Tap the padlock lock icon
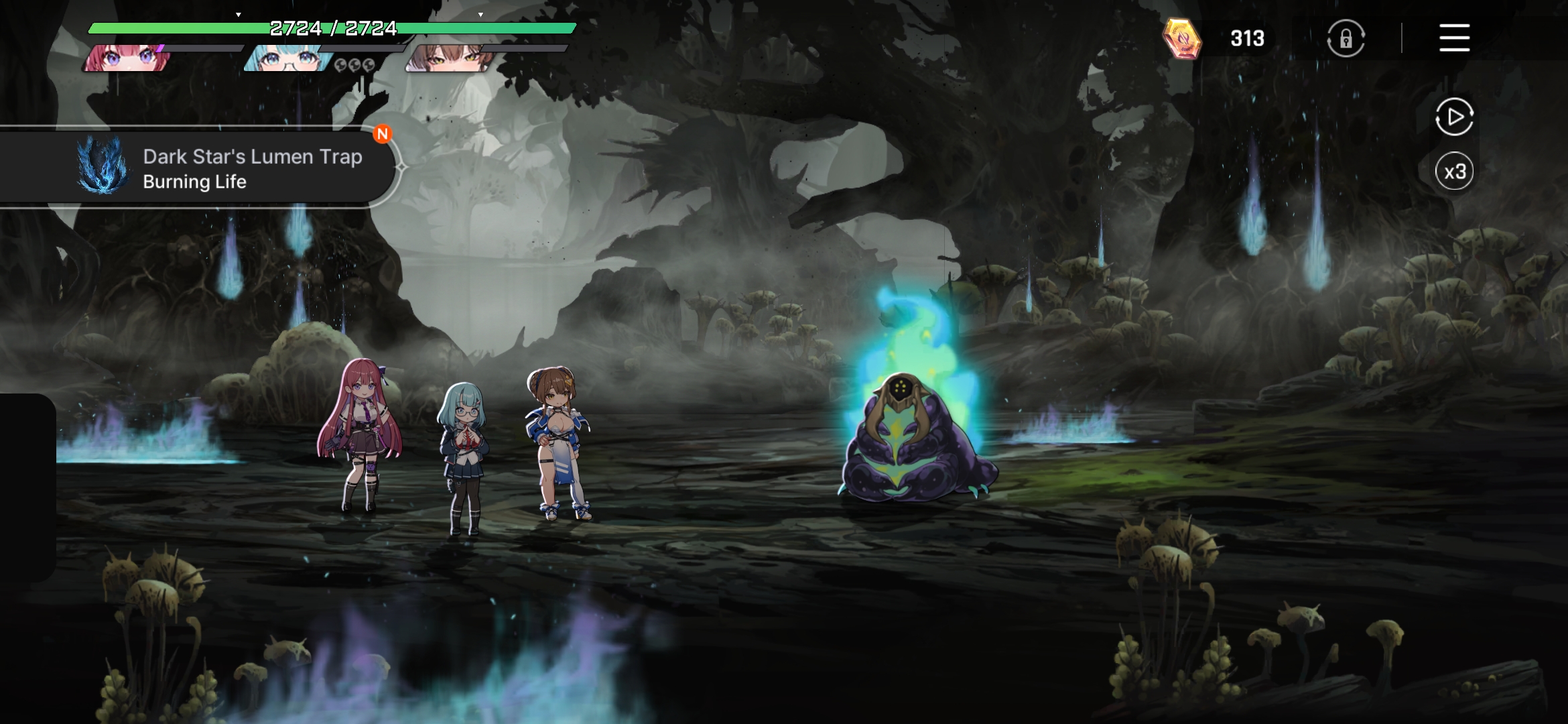Viewport: 1568px width, 724px height. [1346, 39]
